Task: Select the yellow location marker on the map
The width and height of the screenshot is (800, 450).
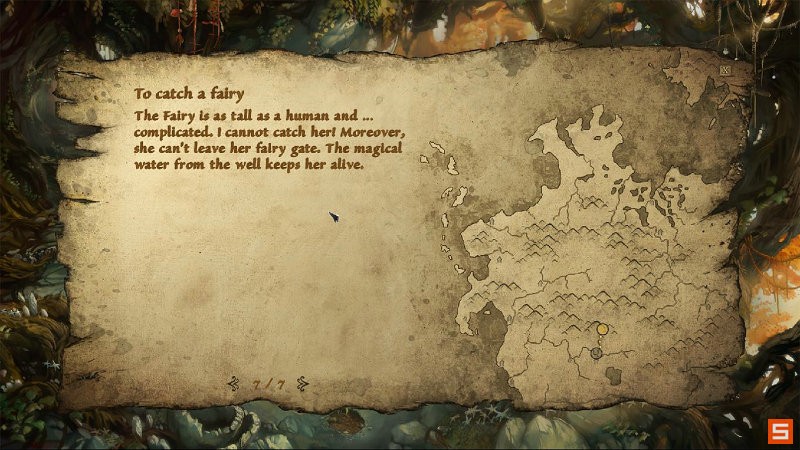Action: click(x=602, y=328)
